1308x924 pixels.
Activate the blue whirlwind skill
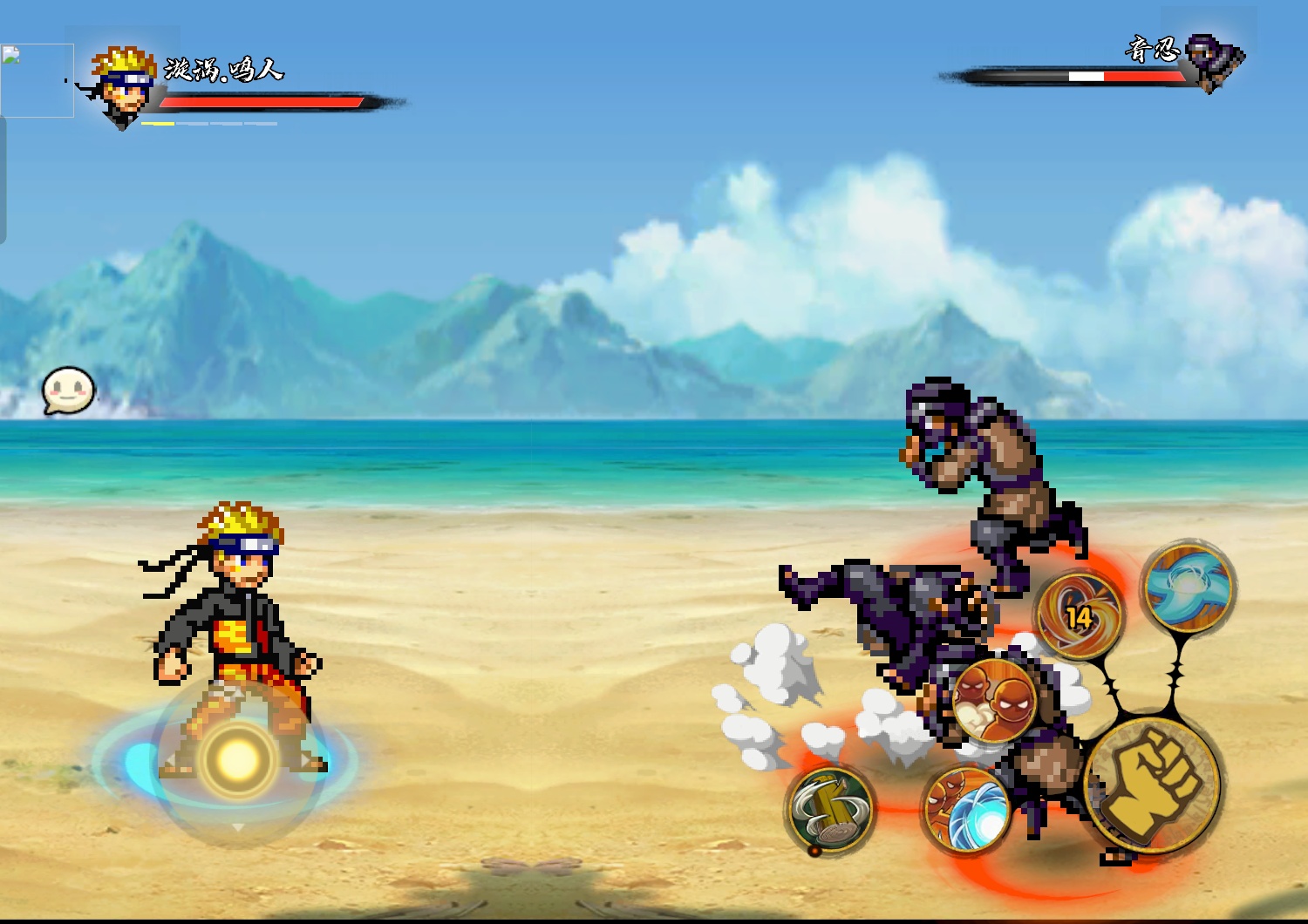point(1189,585)
